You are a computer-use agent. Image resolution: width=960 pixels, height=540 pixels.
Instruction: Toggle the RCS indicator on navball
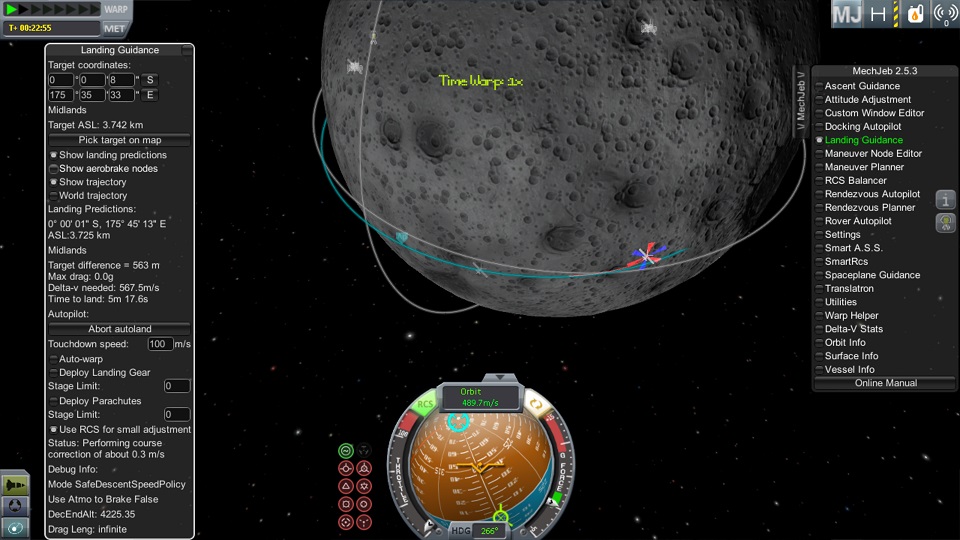click(427, 405)
